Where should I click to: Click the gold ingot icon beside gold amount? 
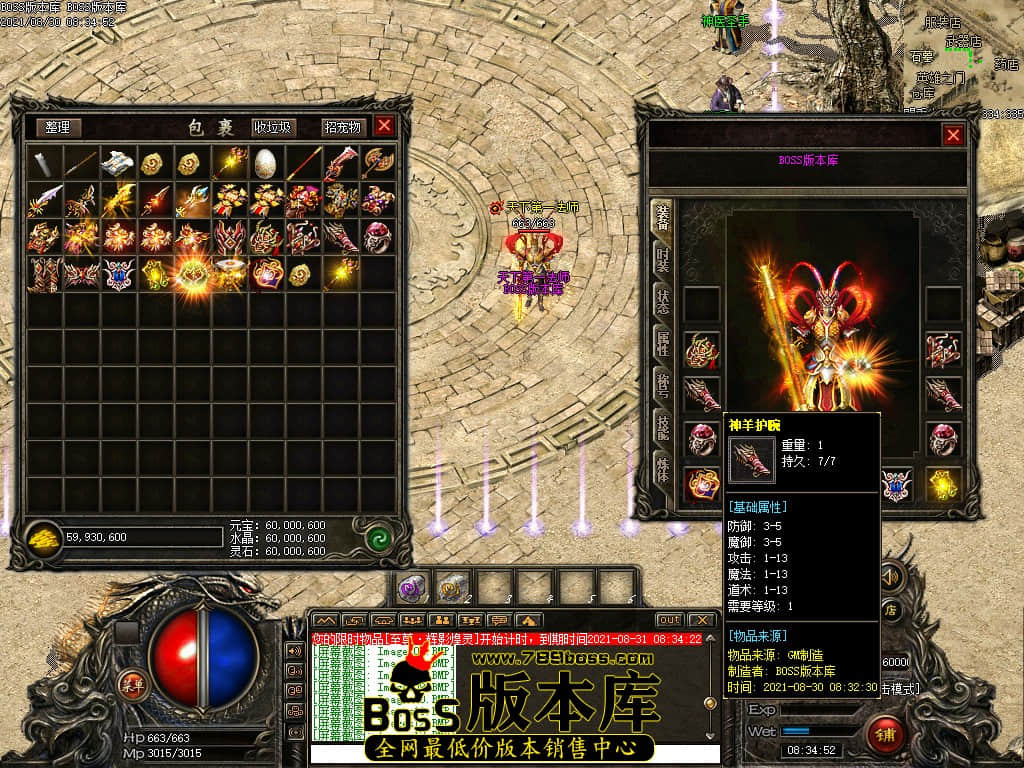click(43, 537)
